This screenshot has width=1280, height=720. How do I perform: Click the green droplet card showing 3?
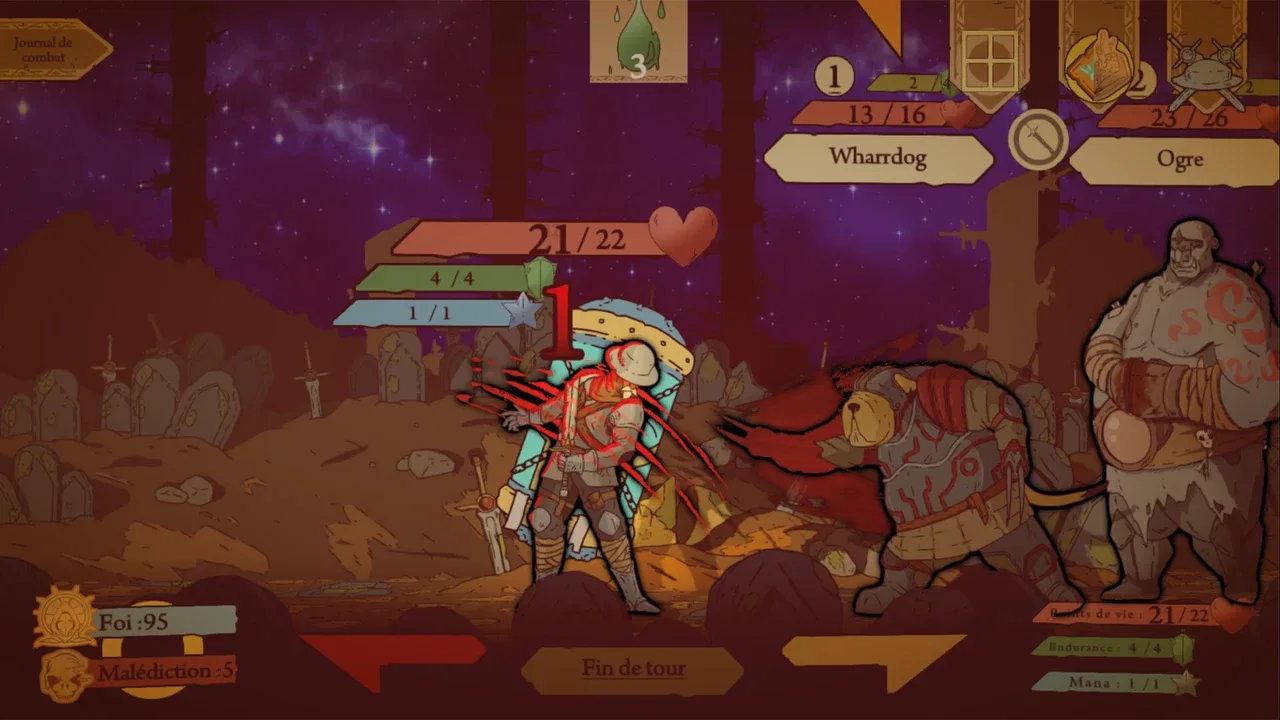click(638, 42)
